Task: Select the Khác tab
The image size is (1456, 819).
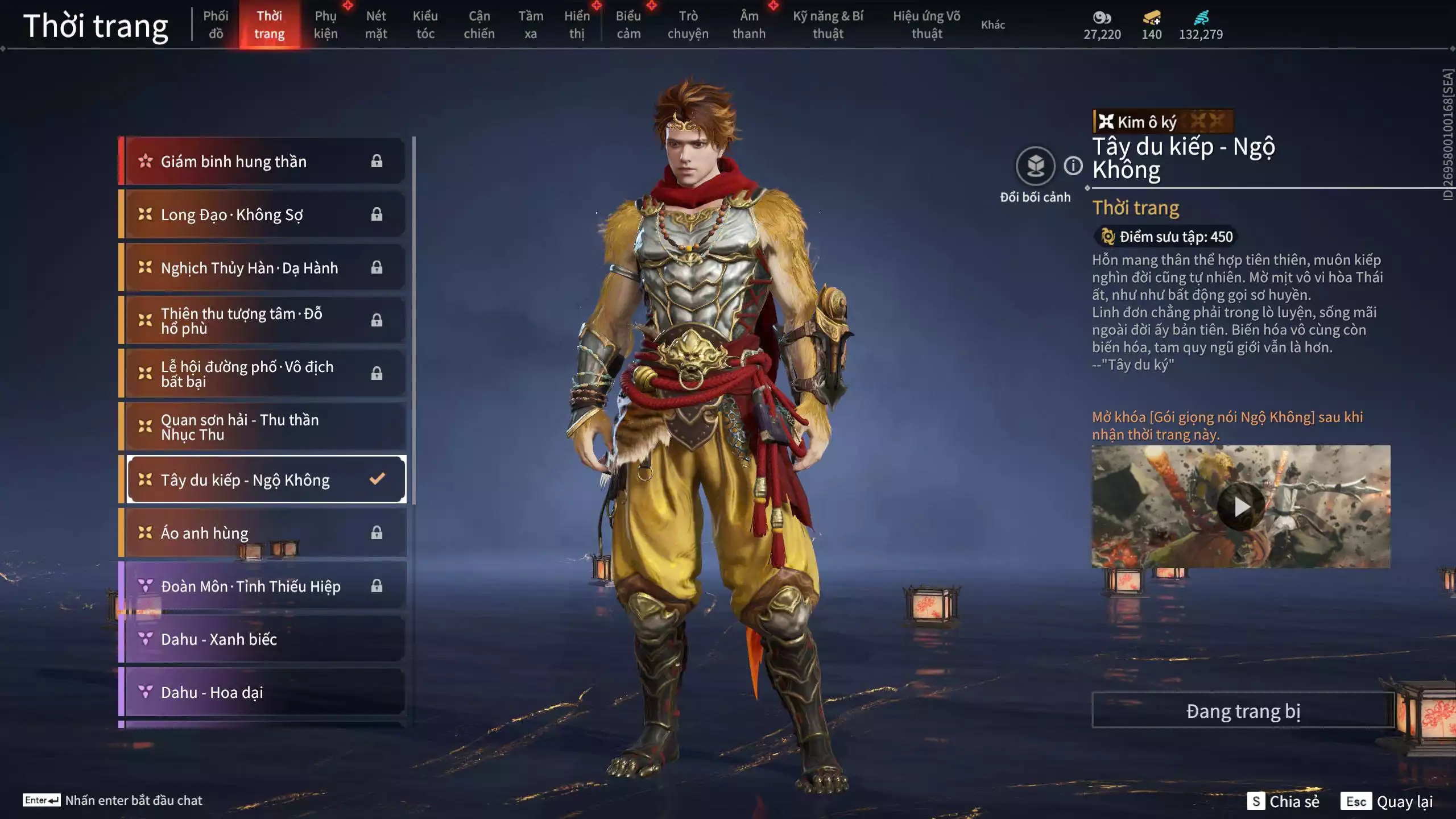Action: [992, 24]
